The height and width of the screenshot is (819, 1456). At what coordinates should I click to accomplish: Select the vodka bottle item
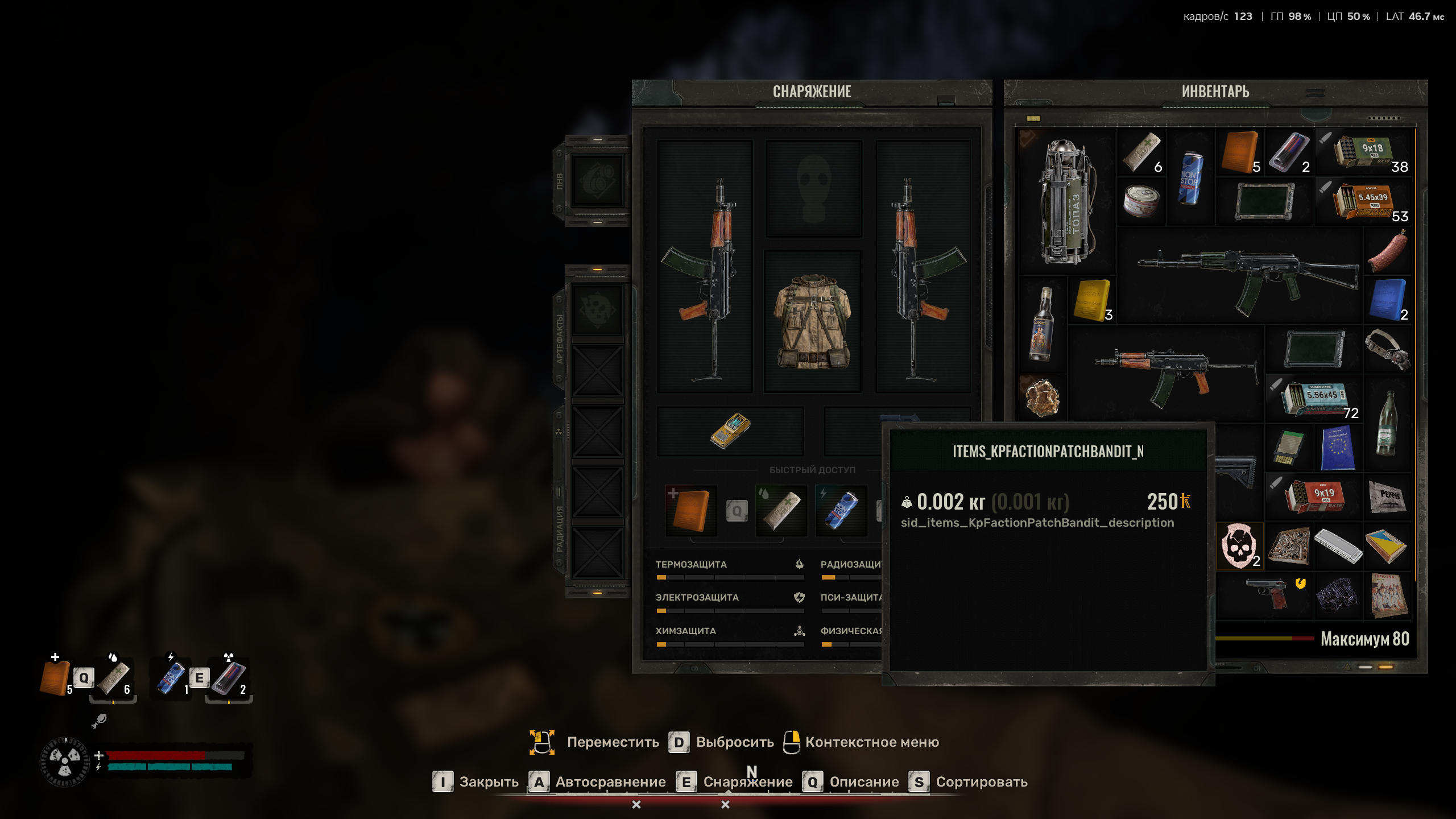click(1041, 324)
